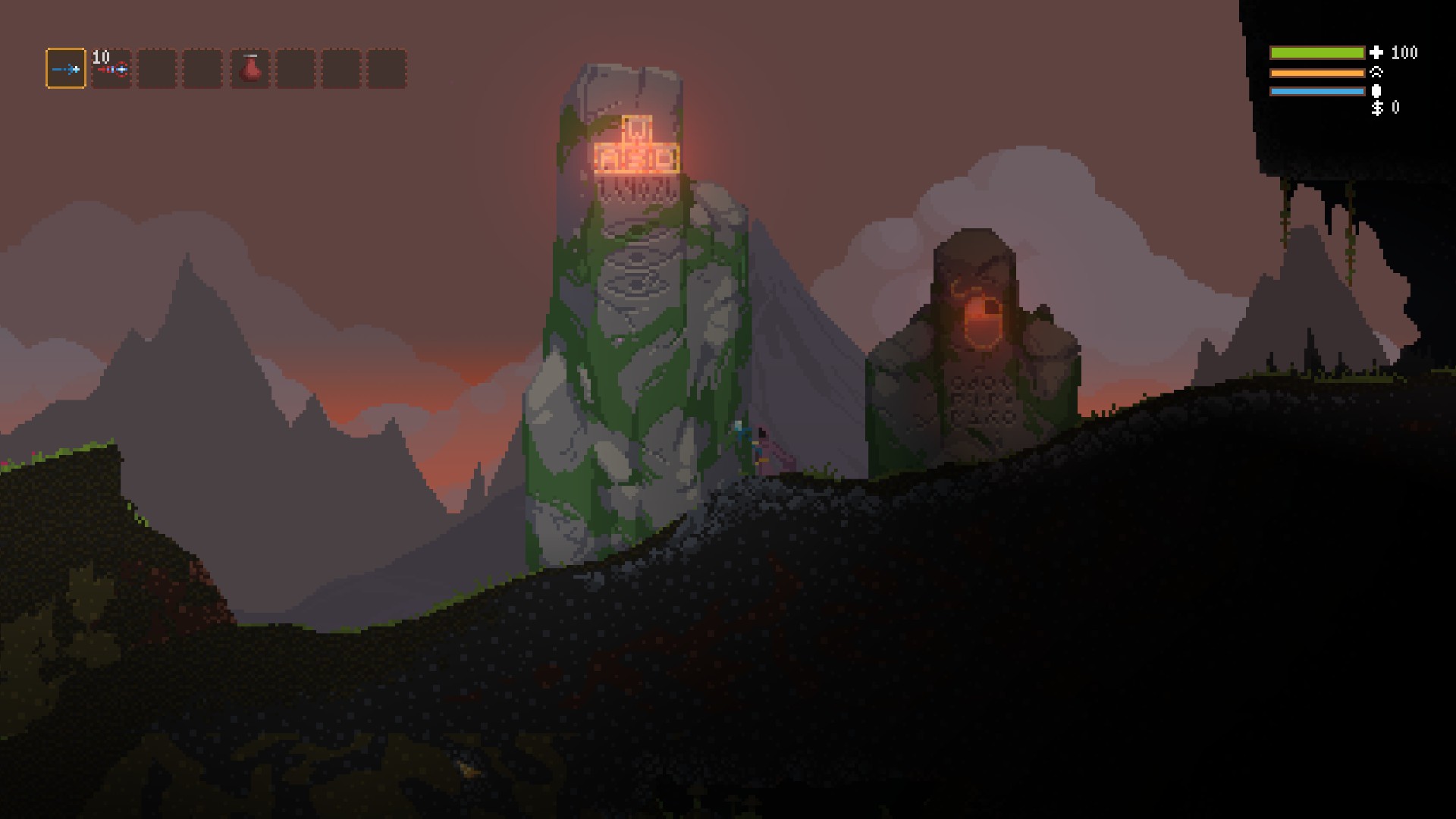
Task: Click the health plus icon beside the green bar
Action: (x=1376, y=52)
